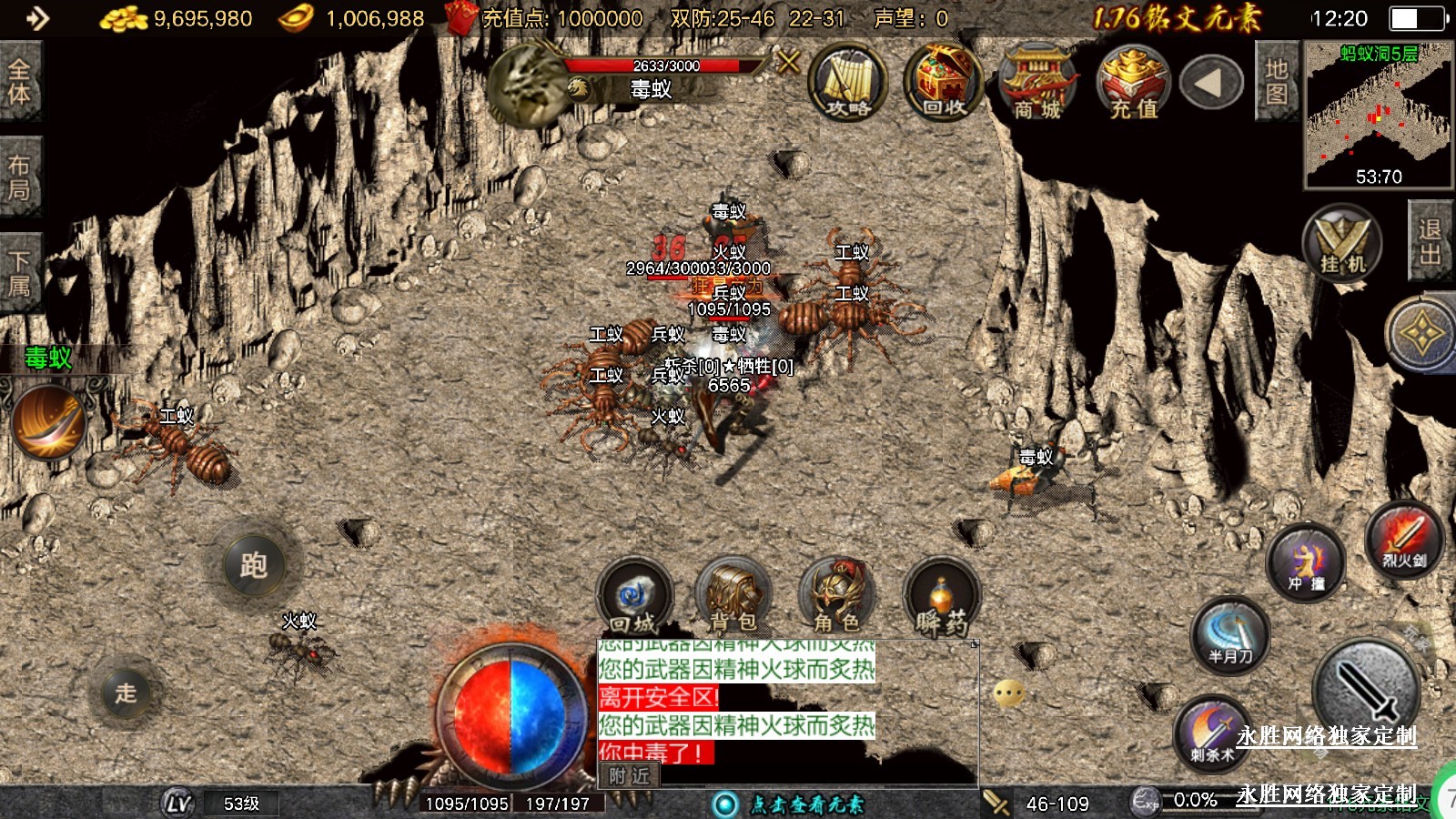
Task: Use the 瞬药 instant potion
Action: pos(941,598)
